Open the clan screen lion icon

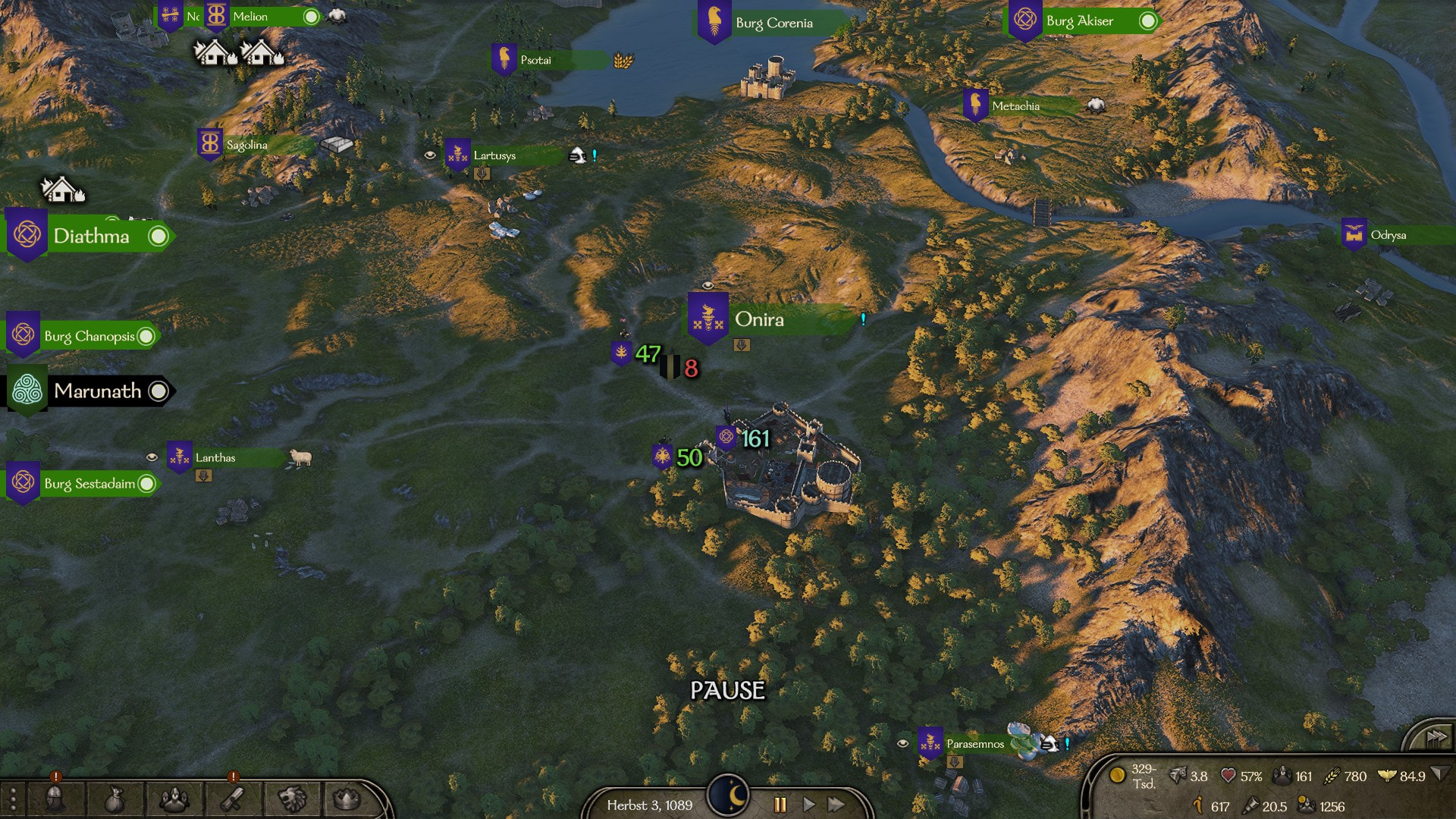pyautogui.click(x=292, y=799)
